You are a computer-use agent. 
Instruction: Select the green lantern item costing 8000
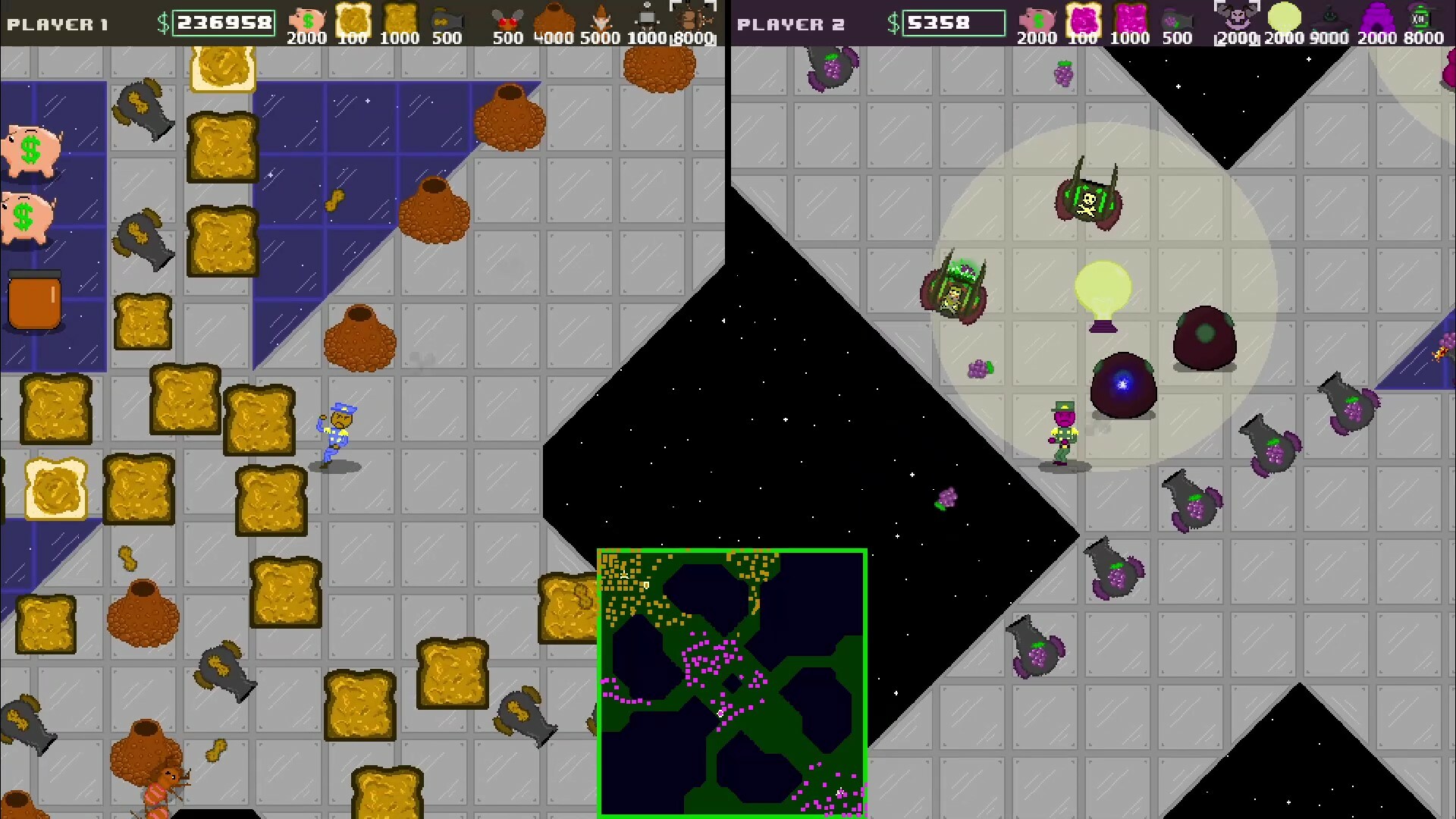(x=1424, y=17)
